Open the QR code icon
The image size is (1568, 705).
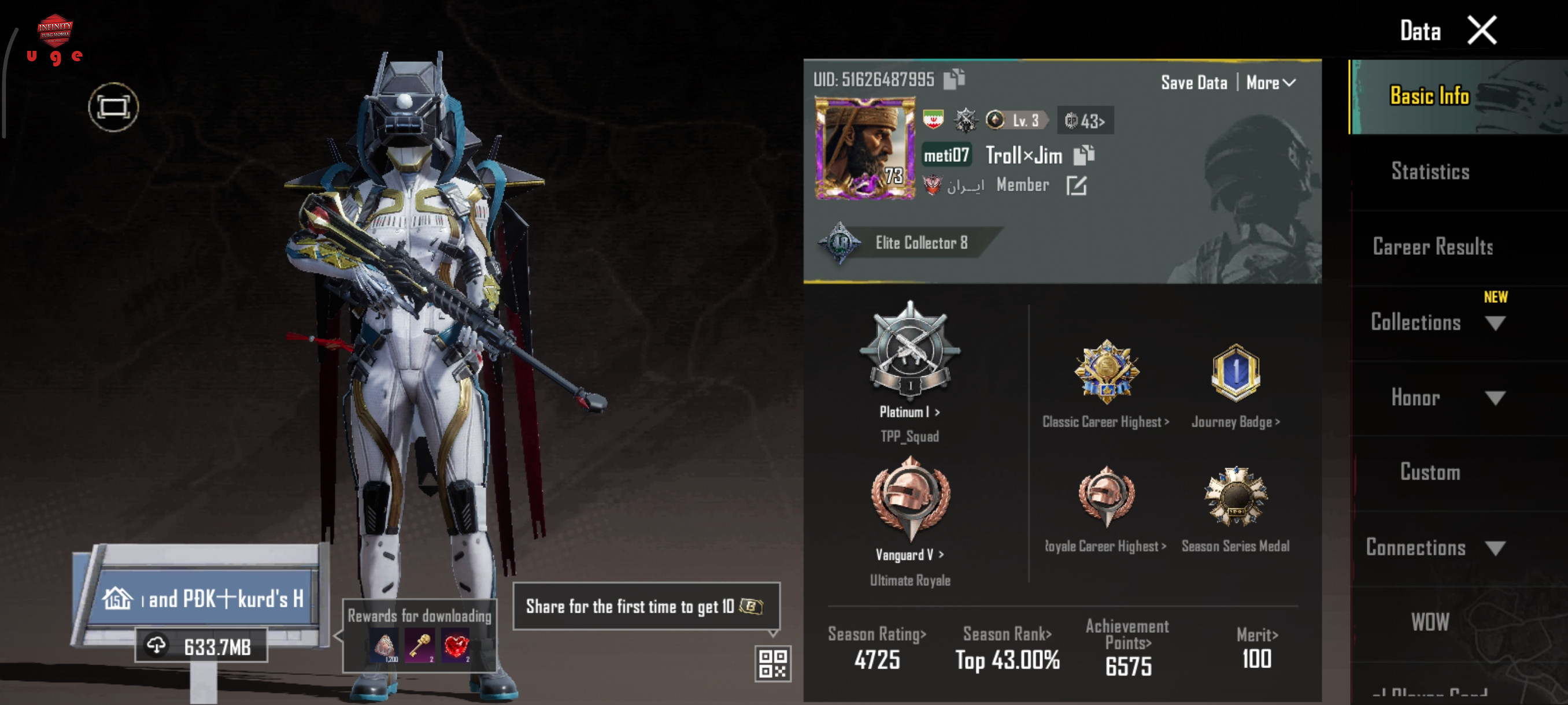(x=772, y=663)
